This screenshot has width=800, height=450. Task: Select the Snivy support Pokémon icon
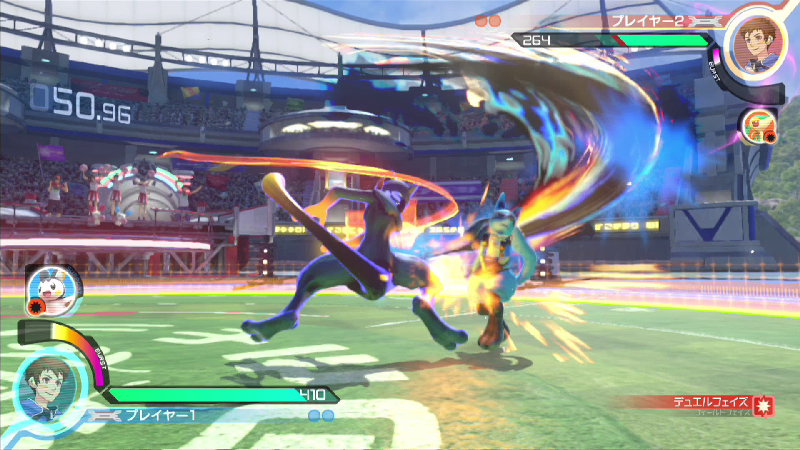[759, 126]
